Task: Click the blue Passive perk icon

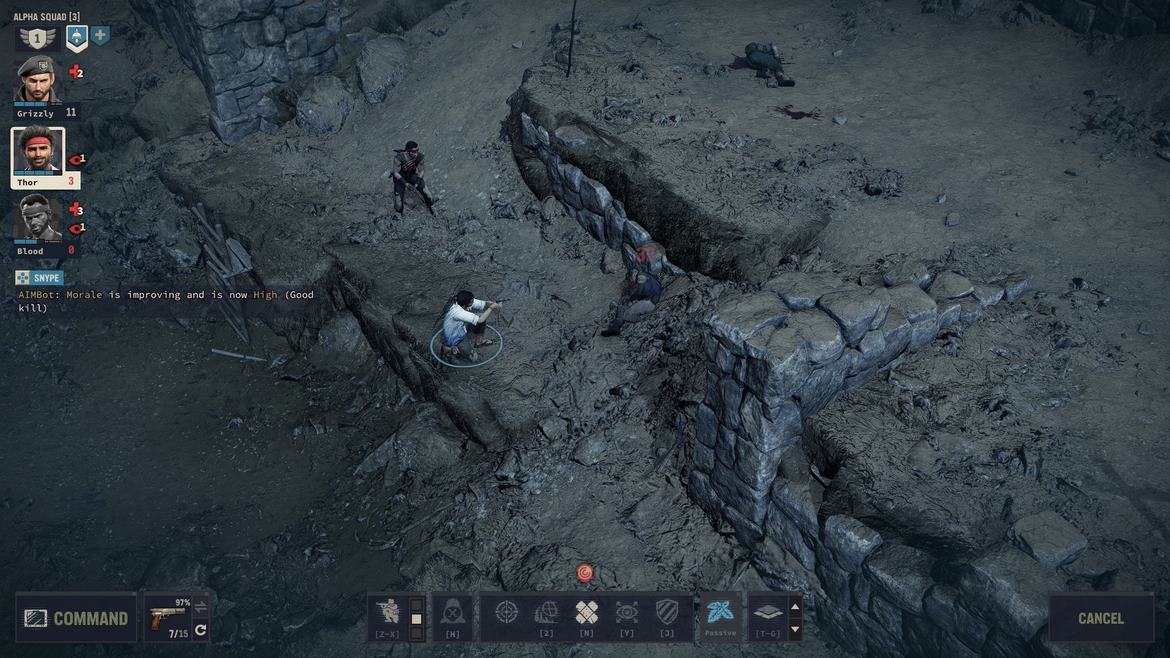Action: [x=720, y=612]
